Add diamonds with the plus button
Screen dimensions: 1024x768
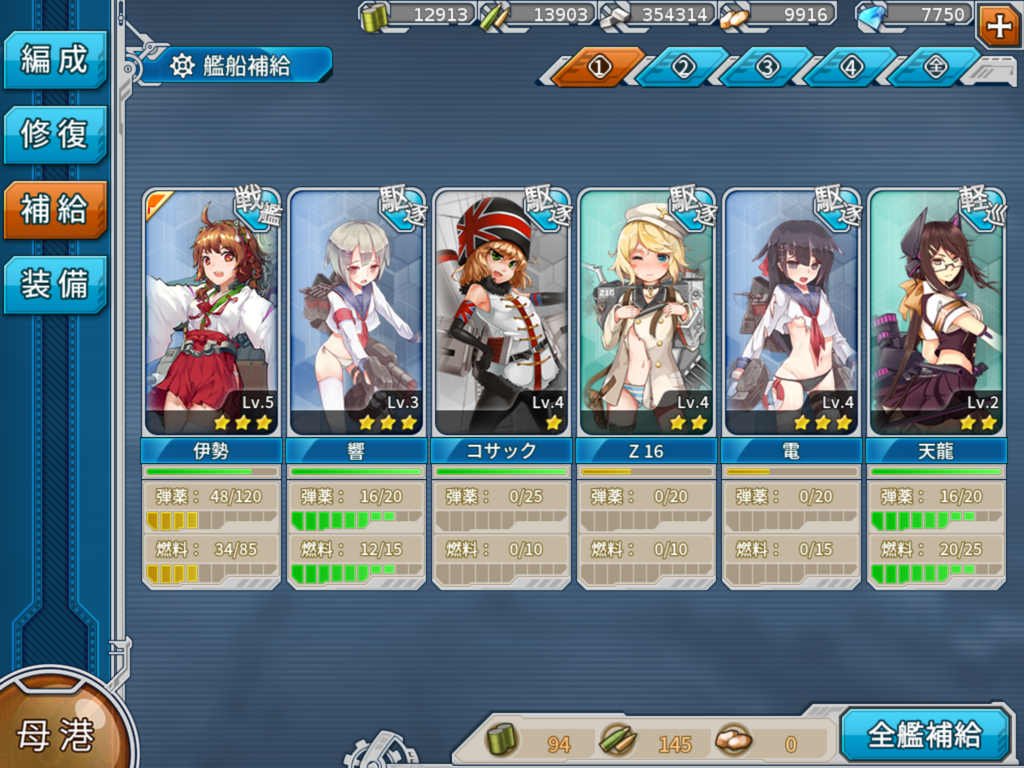pyautogui.click(x=999, y=25)
